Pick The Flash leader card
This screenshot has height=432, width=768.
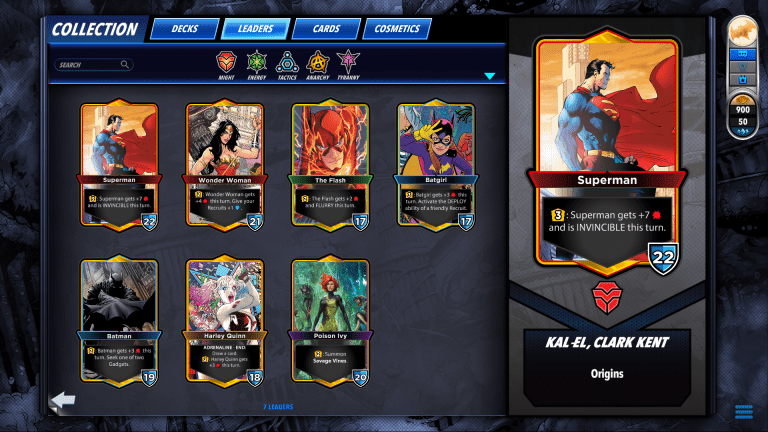[330, 165]
